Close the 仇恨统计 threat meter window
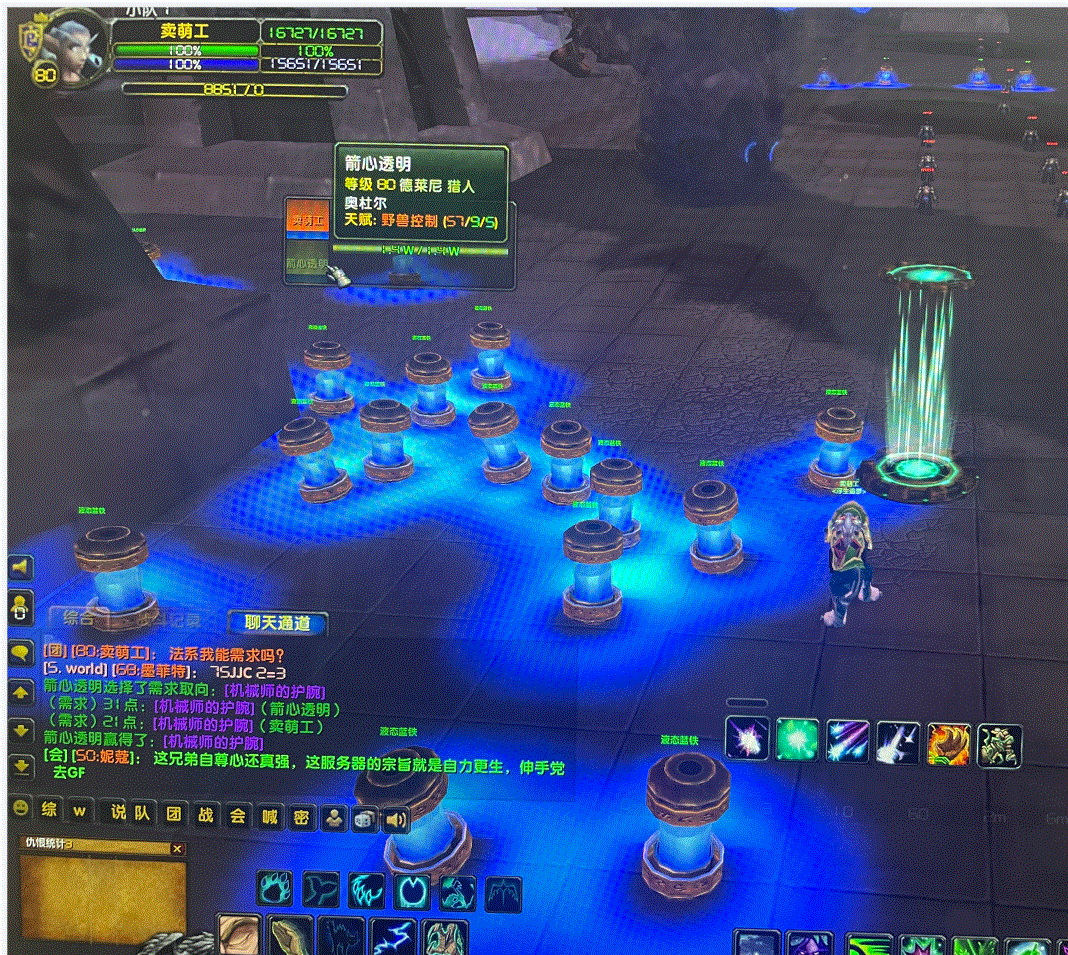Screen dimensions: 1068x955 coord(178,848)
